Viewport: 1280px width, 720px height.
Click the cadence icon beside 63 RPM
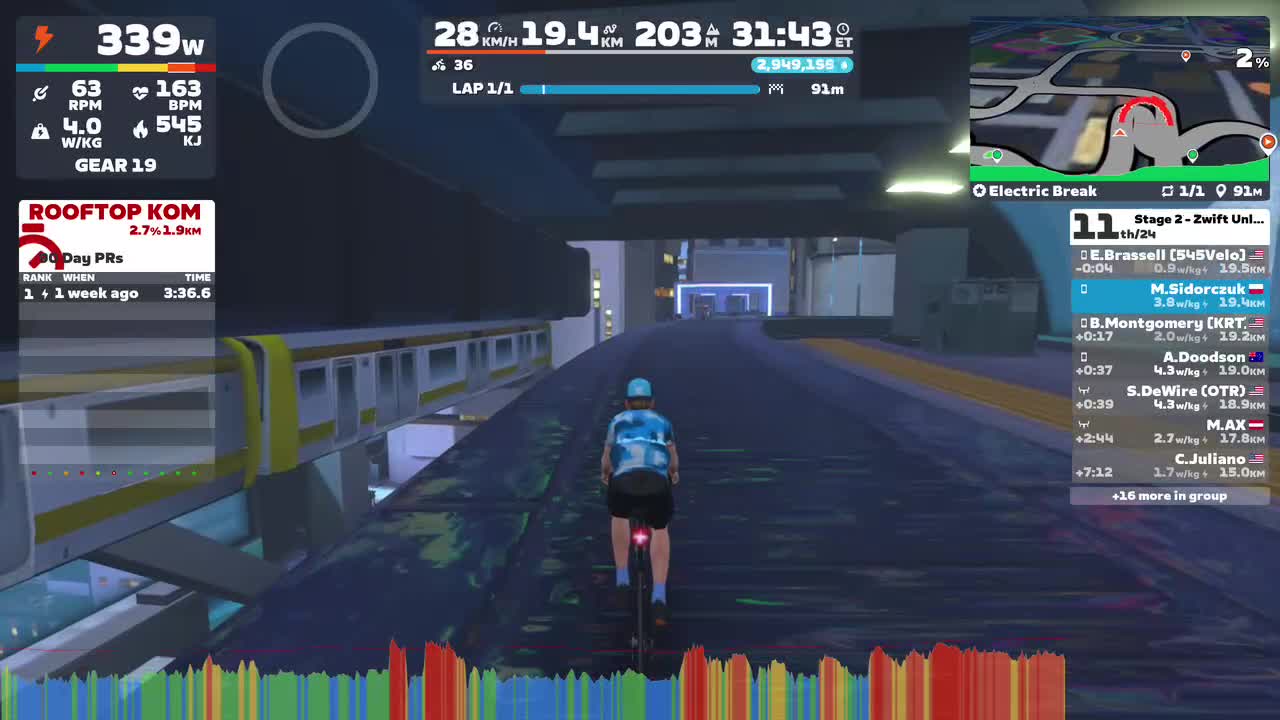pyautogui.click(x=40, y=91)
